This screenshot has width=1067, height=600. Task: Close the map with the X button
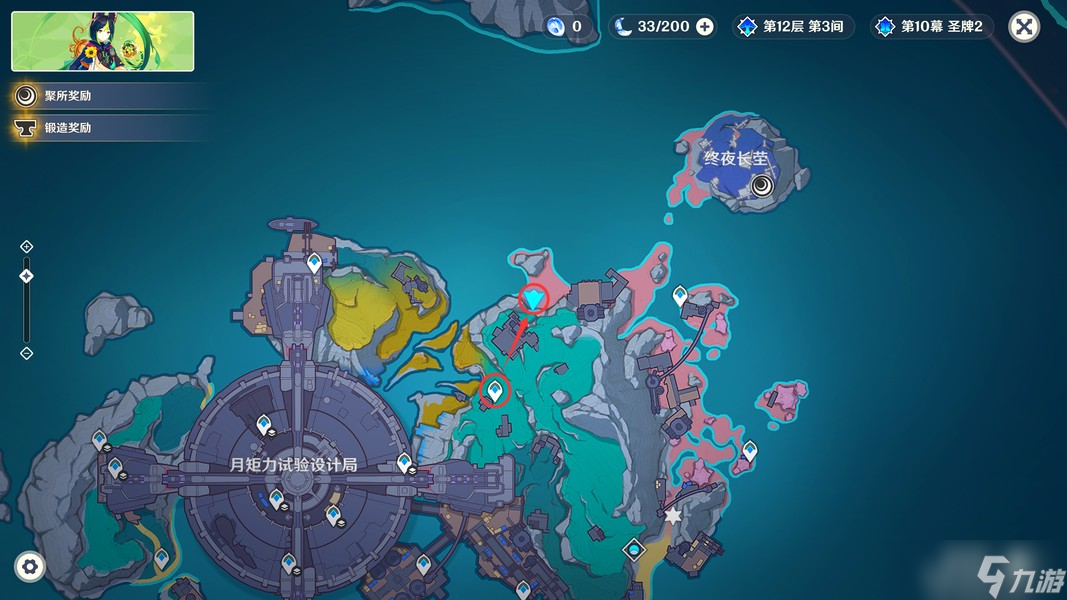point(1024,27)
